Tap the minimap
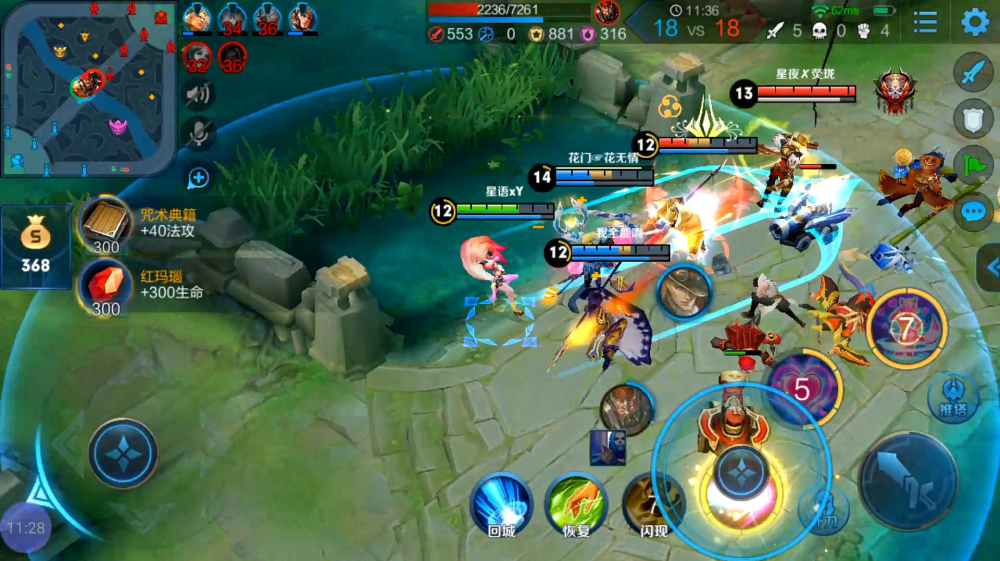The height and width of the screenshot is (561, 1000). [x=89, y=88]
